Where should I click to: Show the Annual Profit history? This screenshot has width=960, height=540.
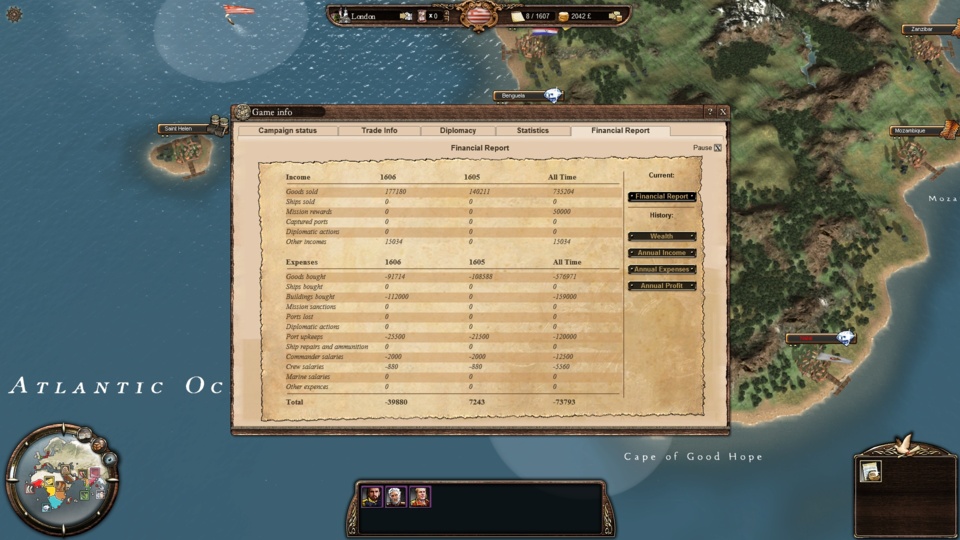pos(661,286)
